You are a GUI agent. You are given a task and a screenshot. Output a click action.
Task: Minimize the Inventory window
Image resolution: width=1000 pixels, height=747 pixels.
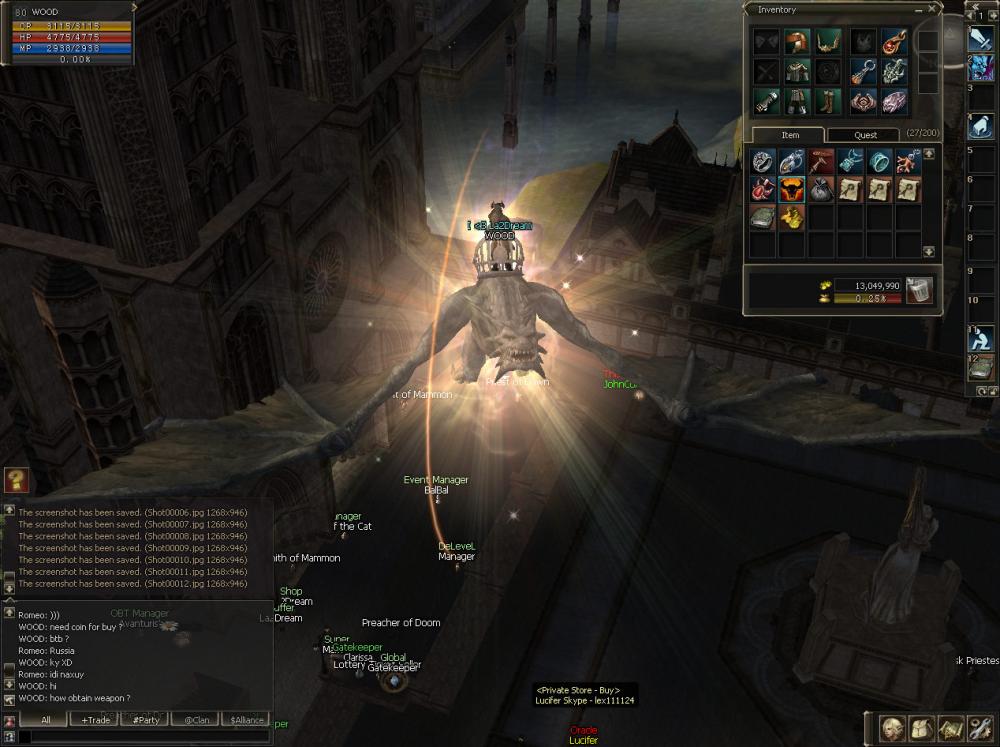[917, 9]
